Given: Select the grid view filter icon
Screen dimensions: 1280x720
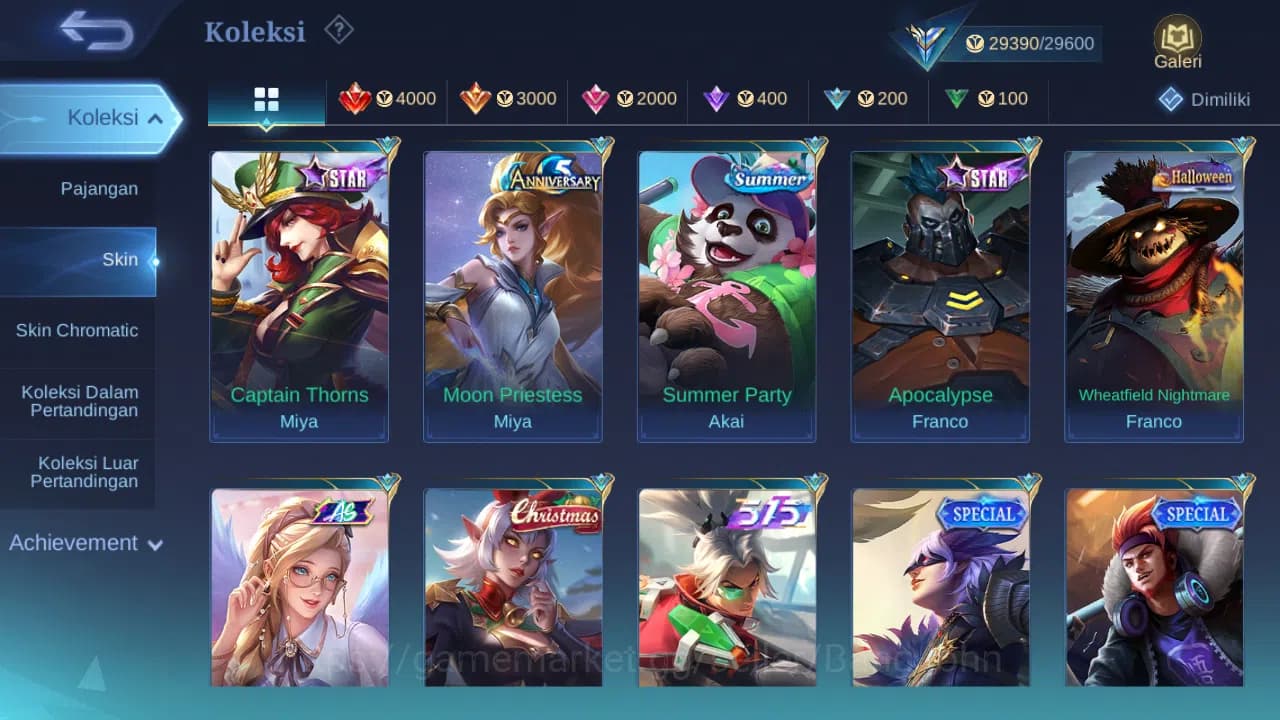Looking at the screenshot, I should click(x=265, y=99).
